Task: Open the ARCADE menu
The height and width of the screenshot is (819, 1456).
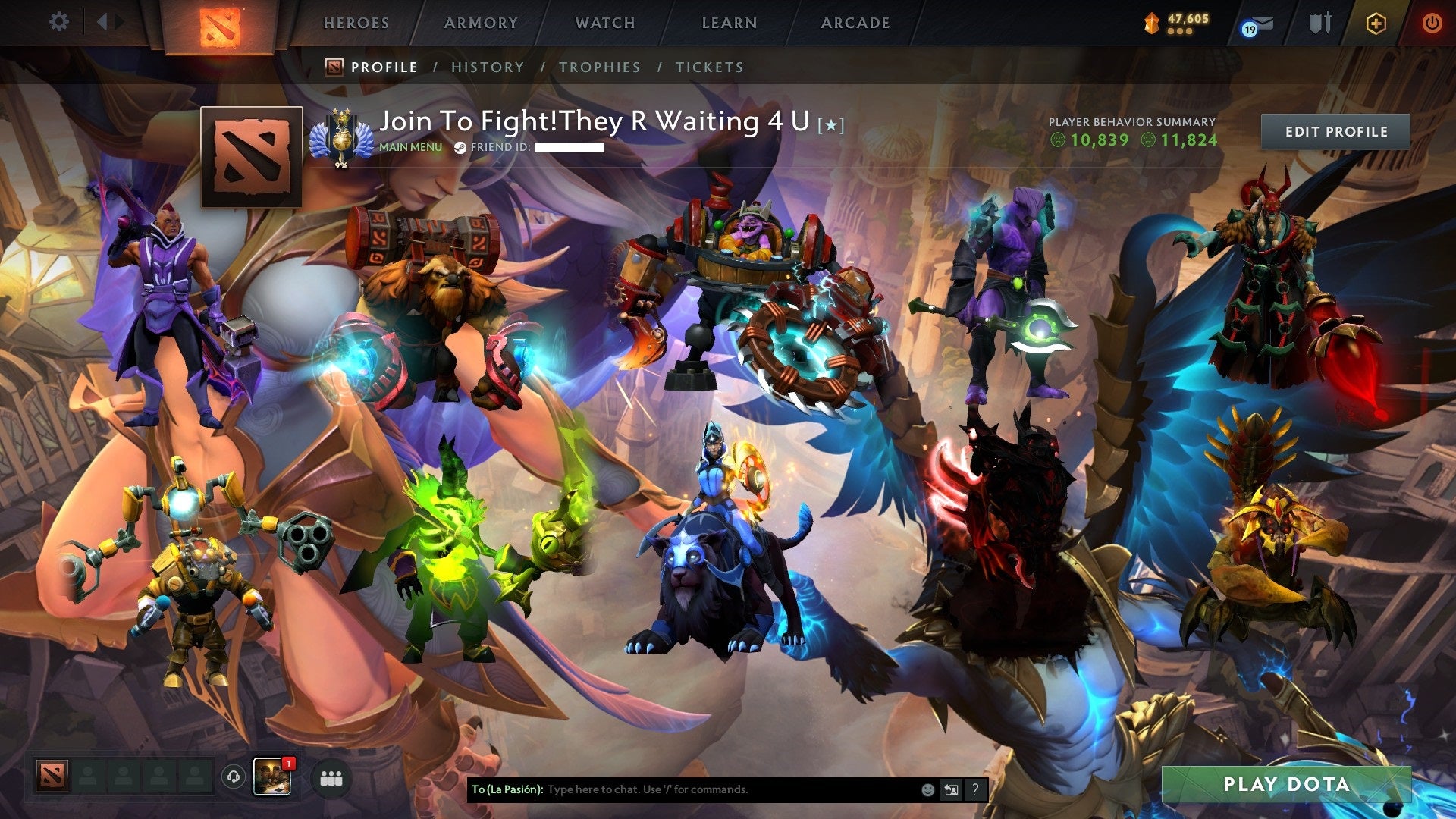Action: click(x=854, y=23)
